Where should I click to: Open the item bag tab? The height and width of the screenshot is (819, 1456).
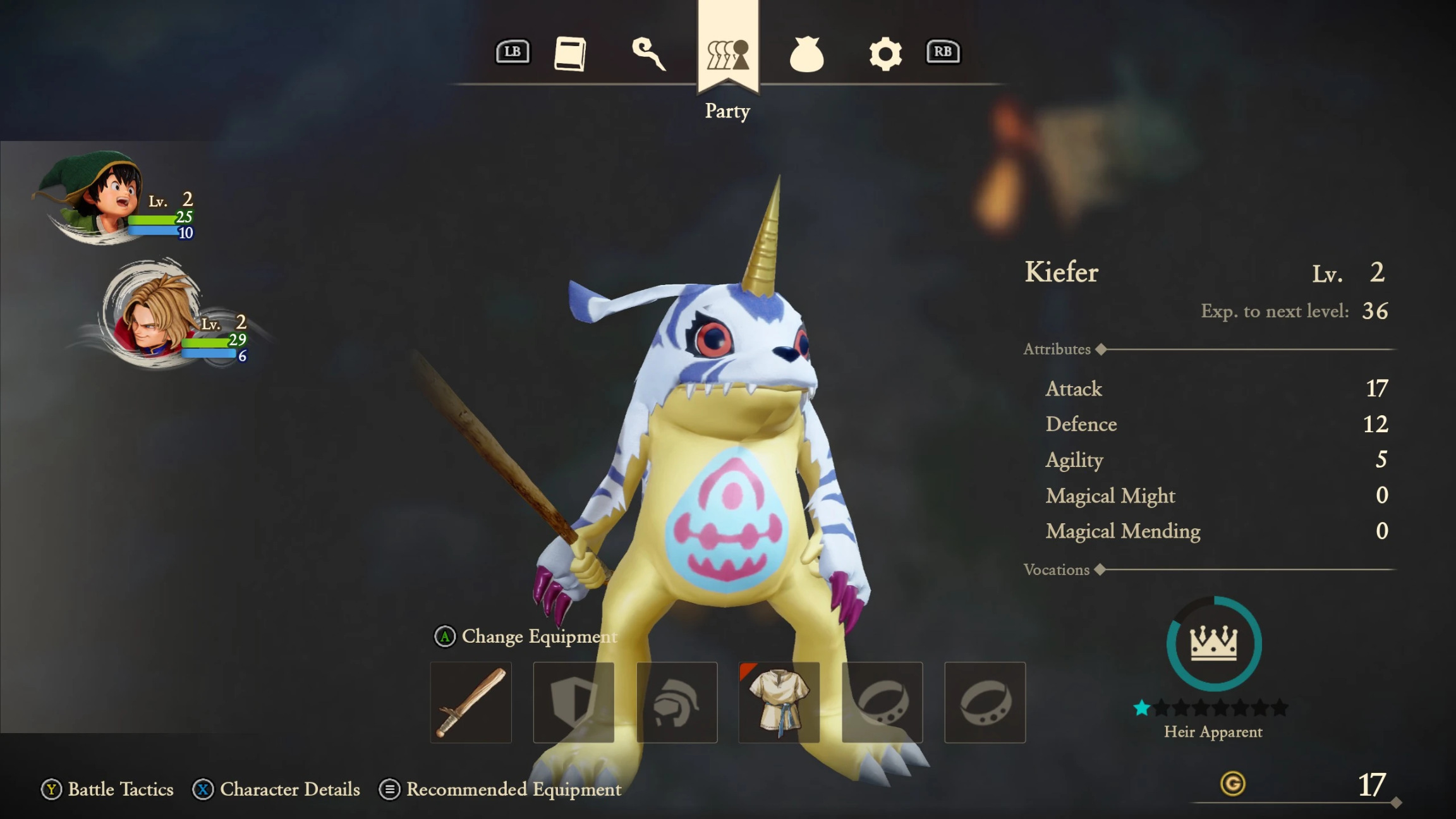806,54
